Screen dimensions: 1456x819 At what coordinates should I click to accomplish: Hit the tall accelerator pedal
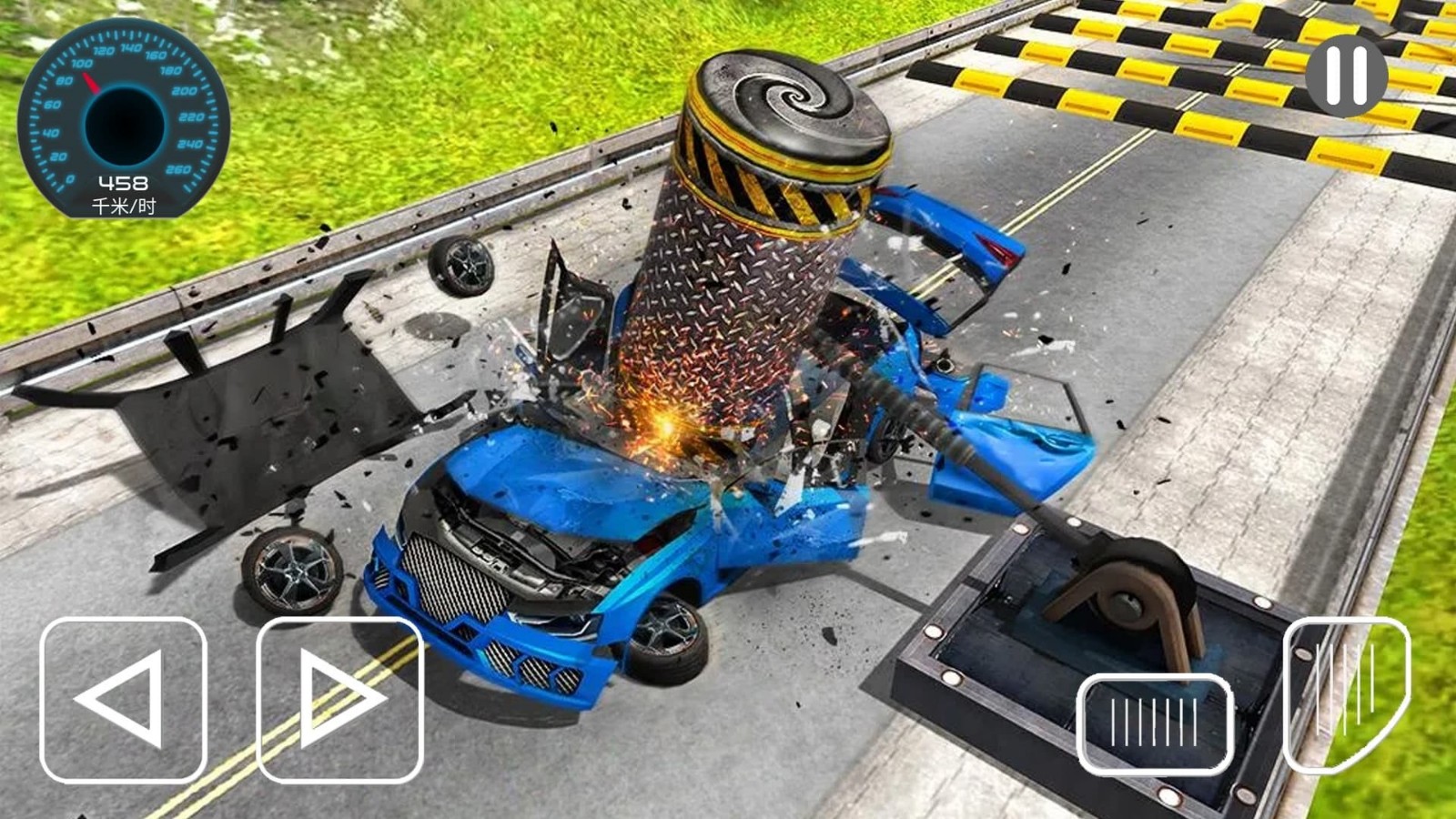pos(1346,693)
